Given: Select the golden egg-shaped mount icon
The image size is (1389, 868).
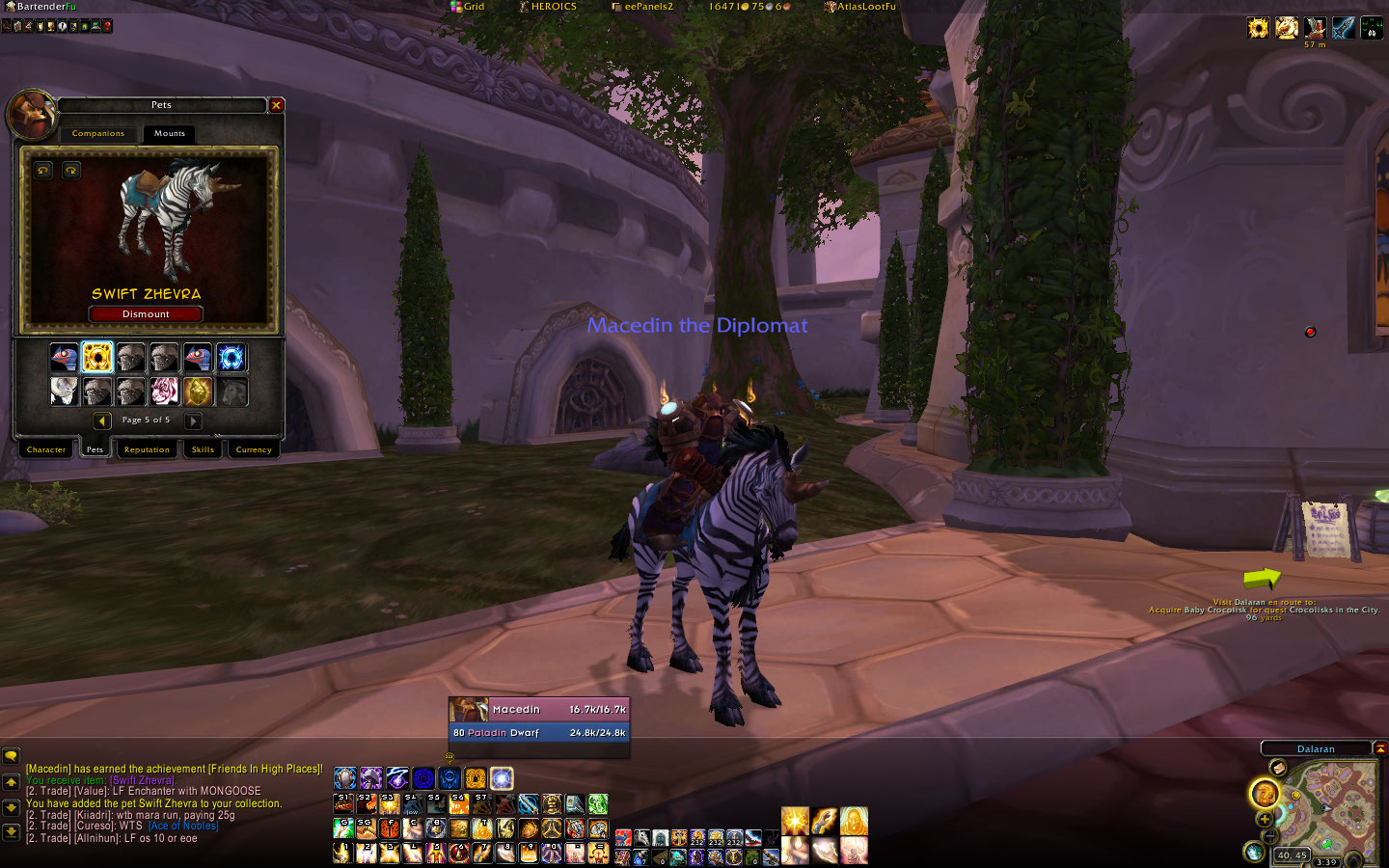Looking at the screenshot, I should click(x=198, y=392).
